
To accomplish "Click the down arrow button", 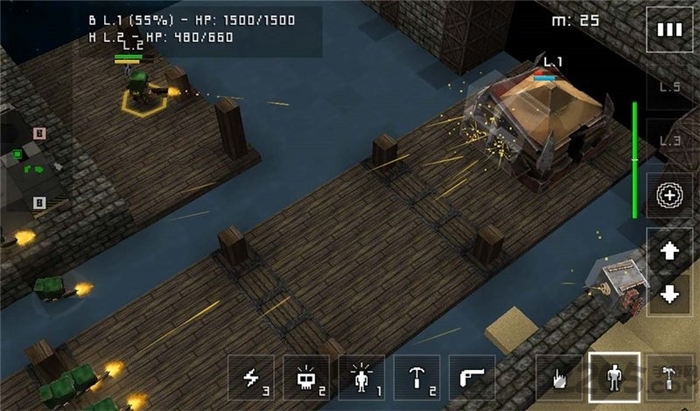I will pyautogui.click(x=667, y=292).
